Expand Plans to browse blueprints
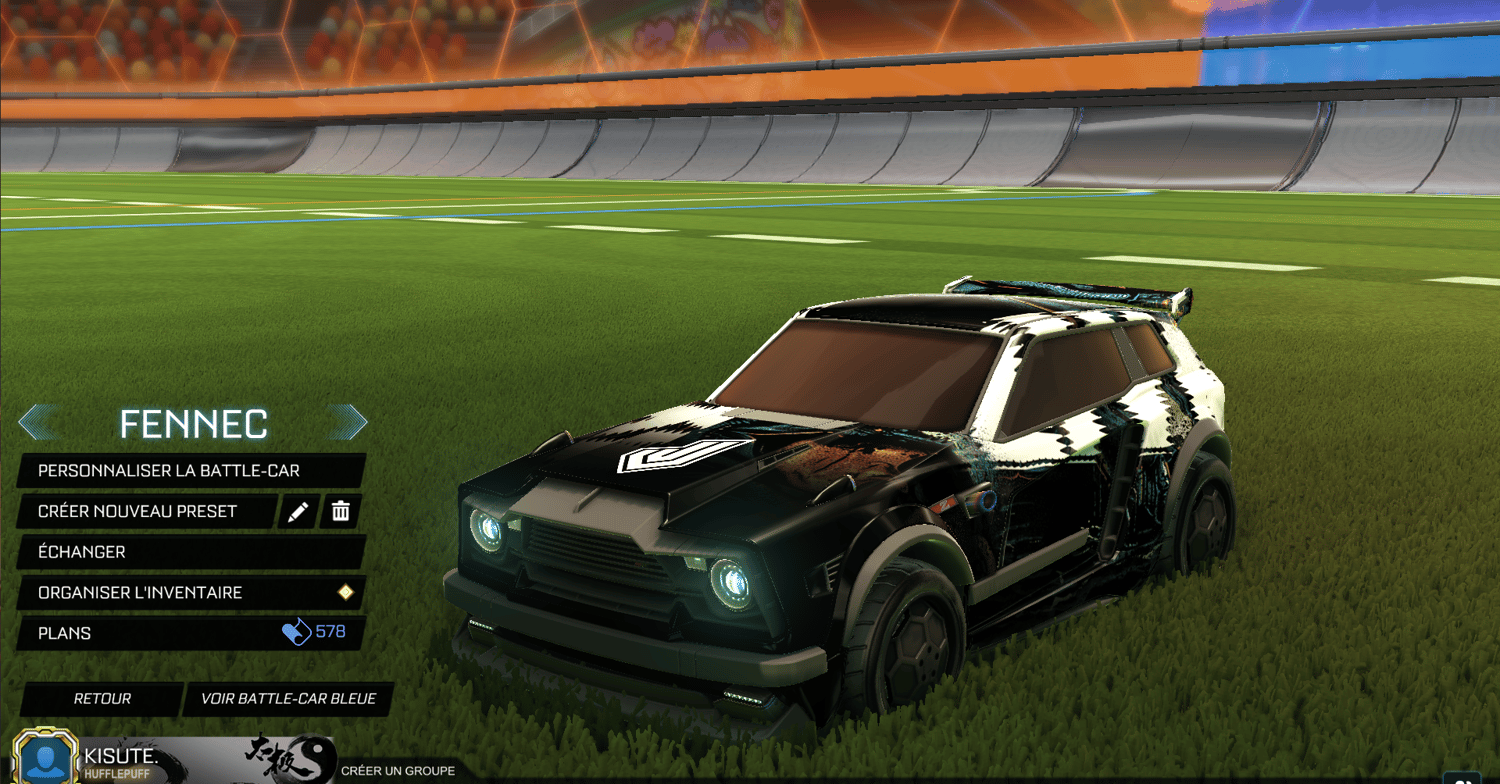This screenshot has height=784, width=1500. (150, 632)
